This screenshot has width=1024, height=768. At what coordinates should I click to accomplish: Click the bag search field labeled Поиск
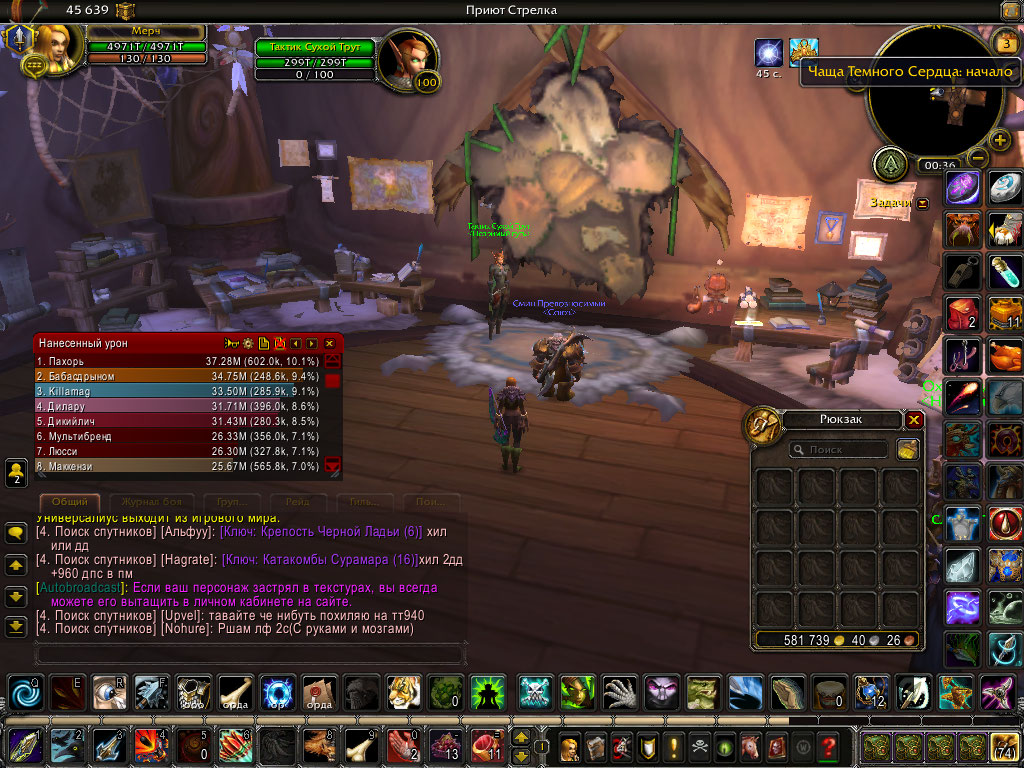point(840,450)
